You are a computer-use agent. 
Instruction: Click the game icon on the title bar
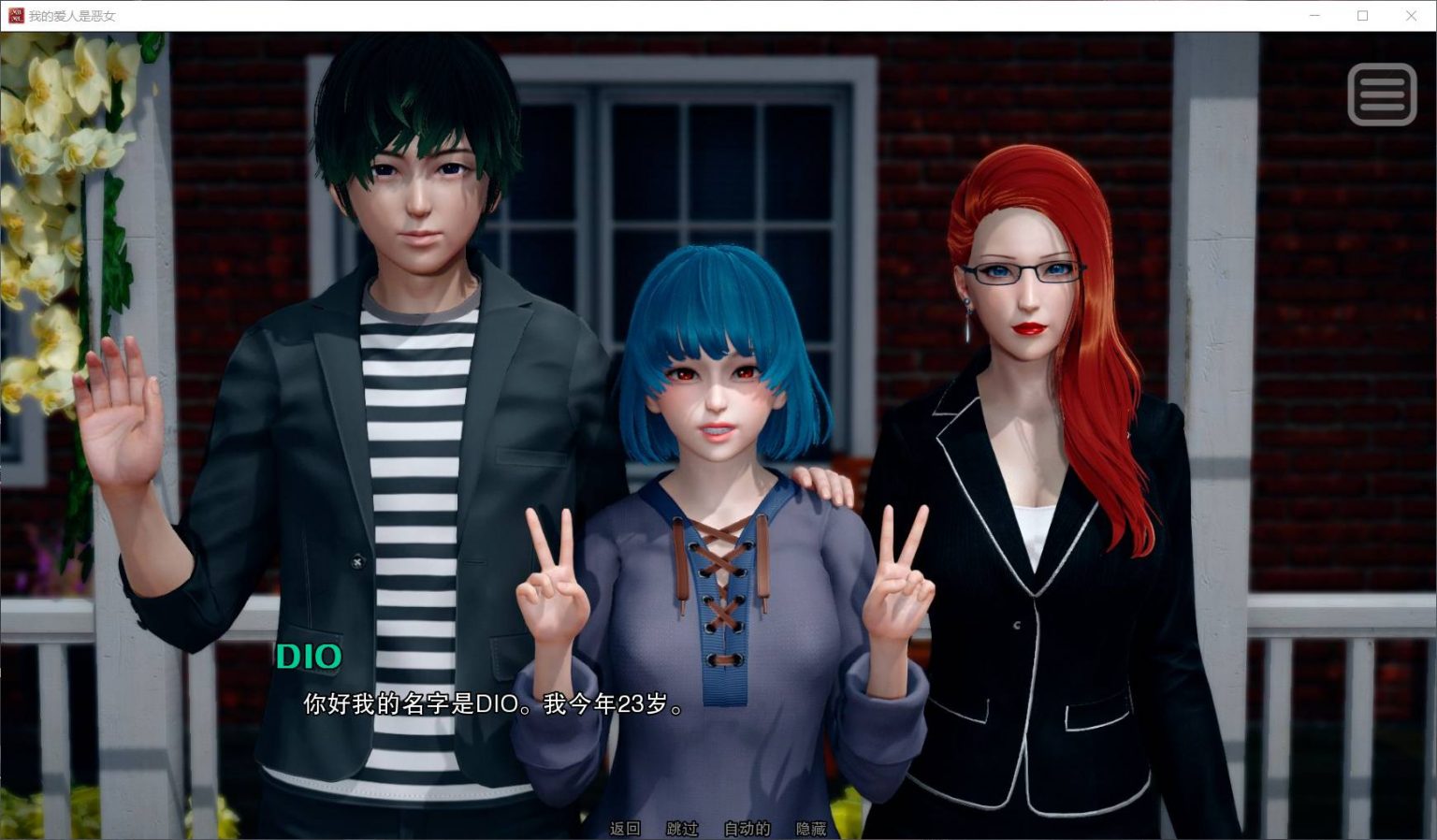pos(14,15)
